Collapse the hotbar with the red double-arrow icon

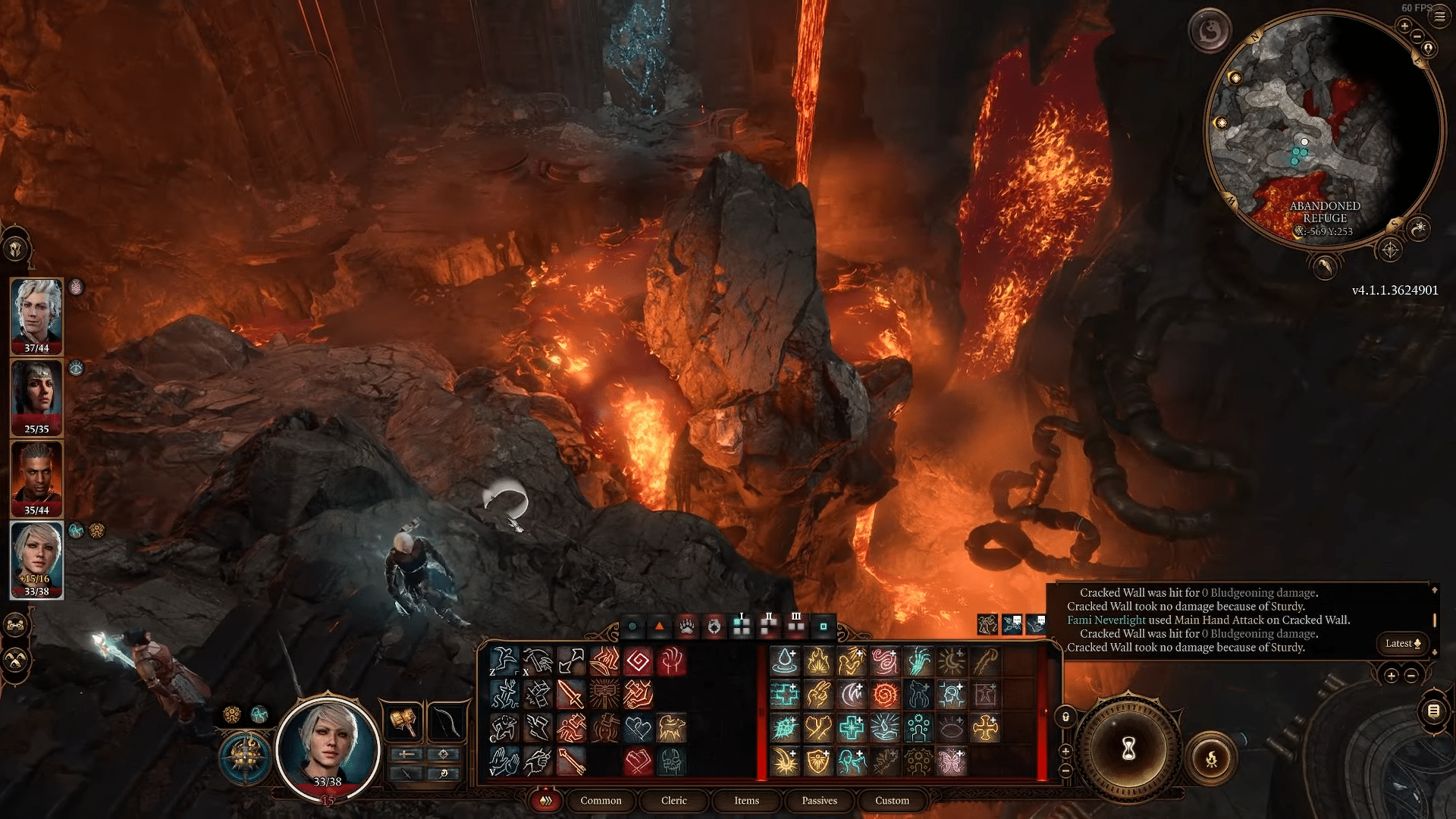[545, 801]
